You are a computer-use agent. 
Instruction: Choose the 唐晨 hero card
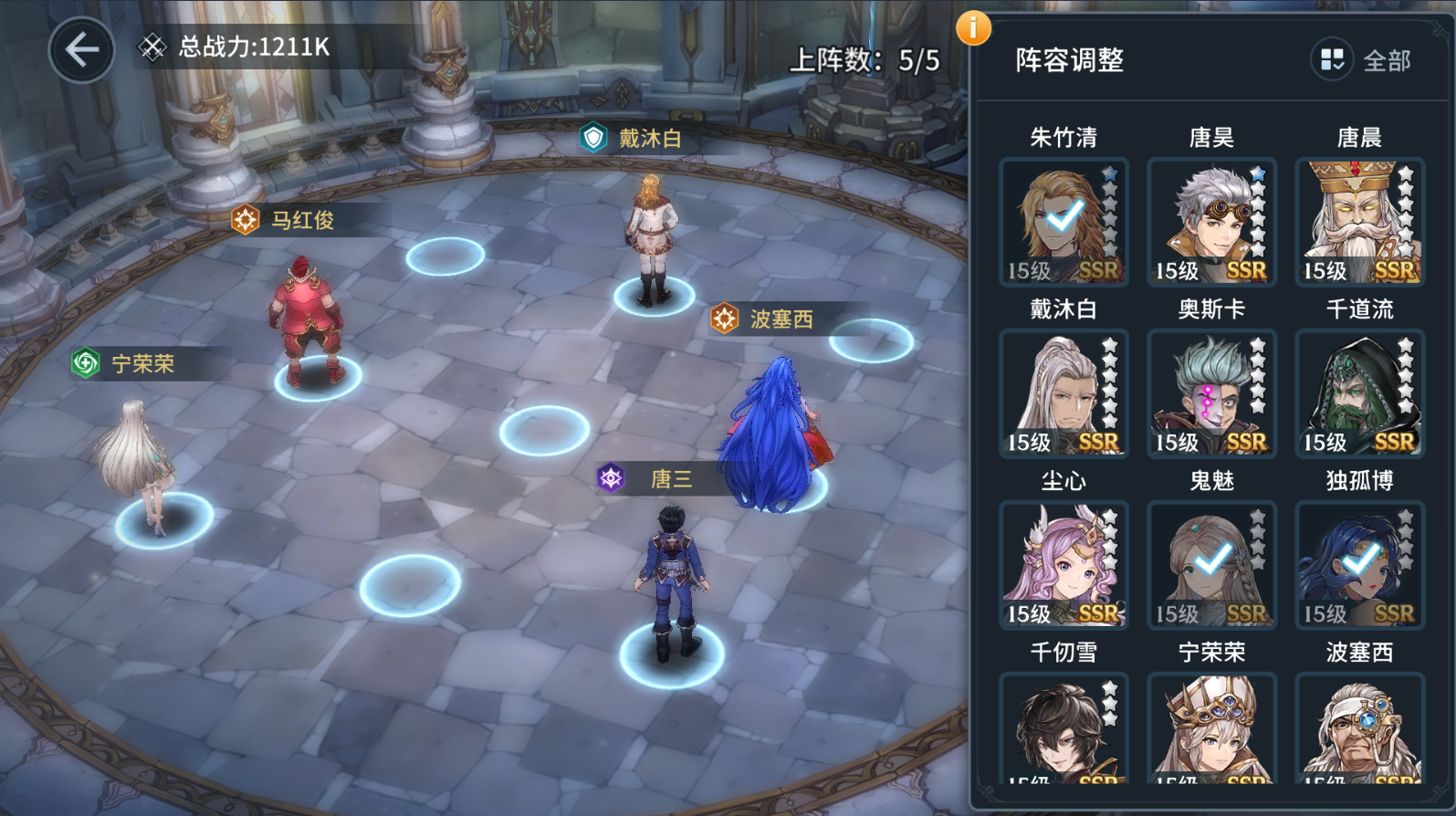tap(1359, 222)
